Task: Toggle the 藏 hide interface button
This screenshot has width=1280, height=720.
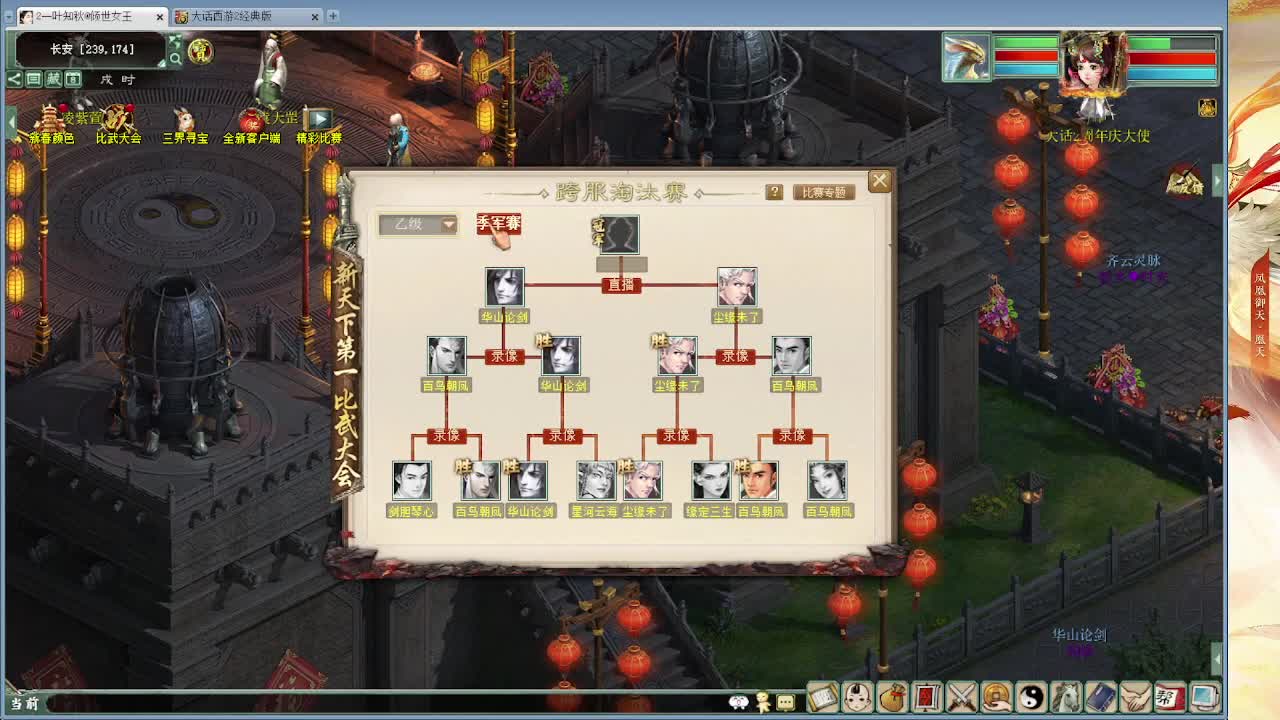Action: click(x=55, y=78)
